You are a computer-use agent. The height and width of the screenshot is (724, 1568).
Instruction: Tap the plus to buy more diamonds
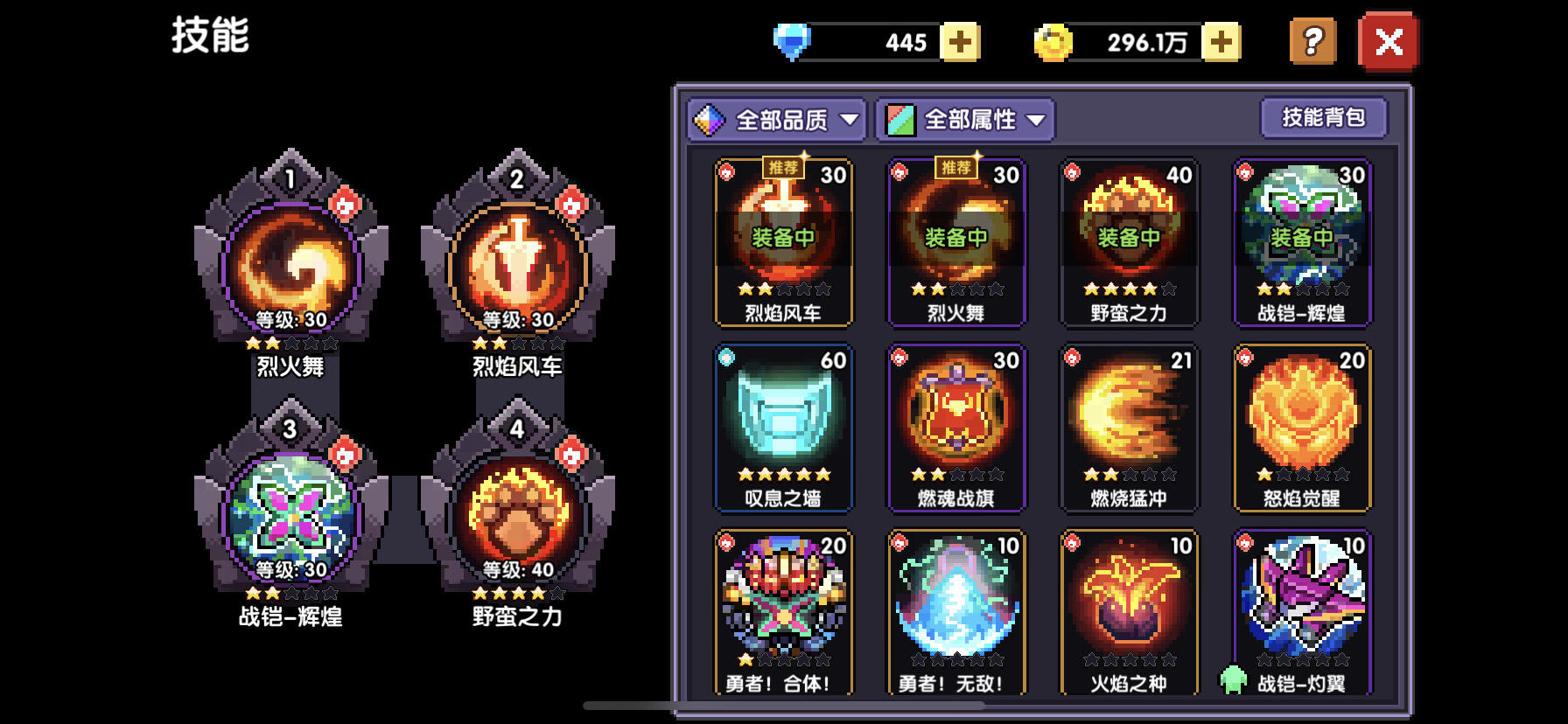point(961,41)
